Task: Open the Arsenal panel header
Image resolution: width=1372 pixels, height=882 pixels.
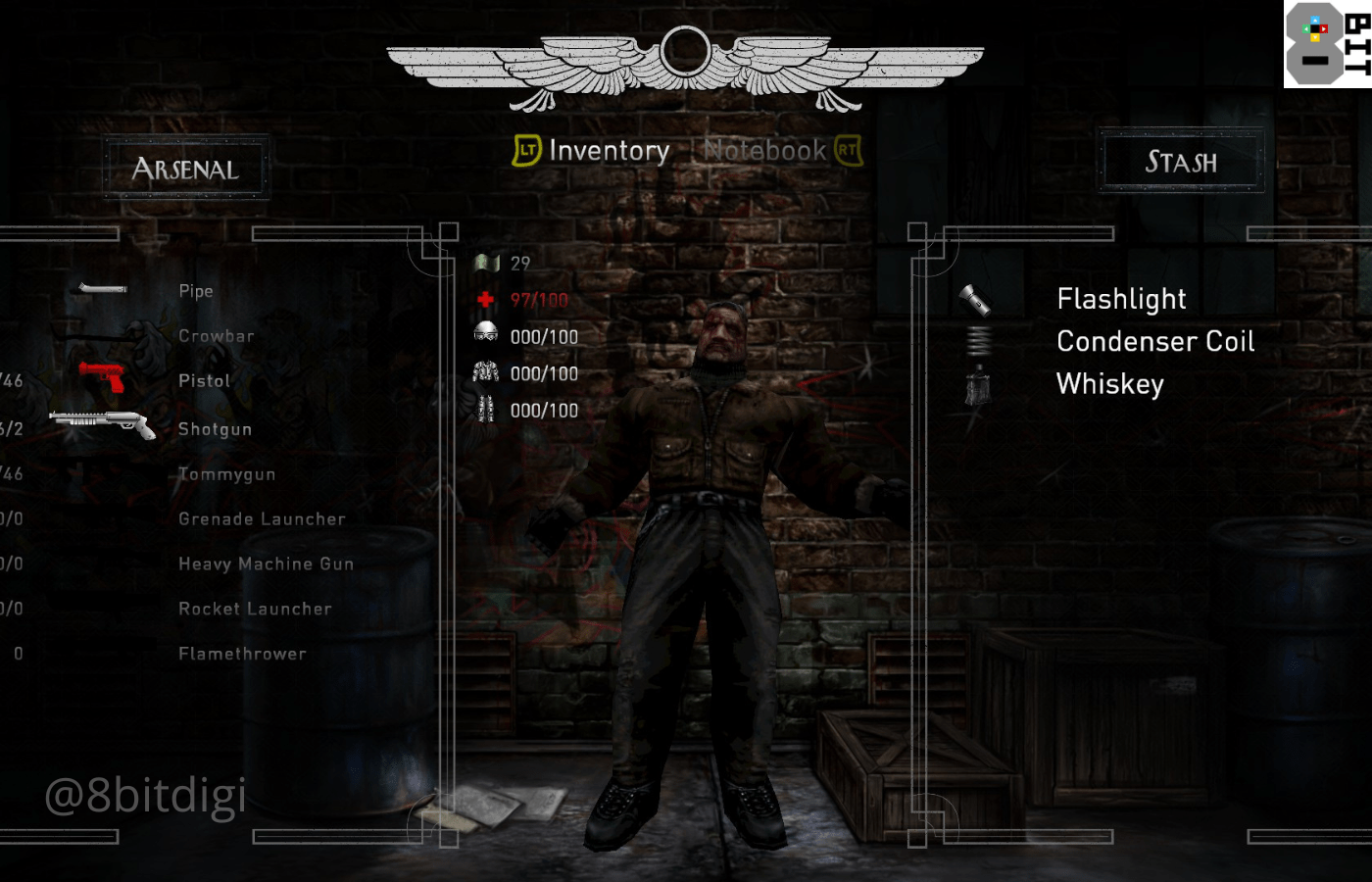Action: pos(185,170)
